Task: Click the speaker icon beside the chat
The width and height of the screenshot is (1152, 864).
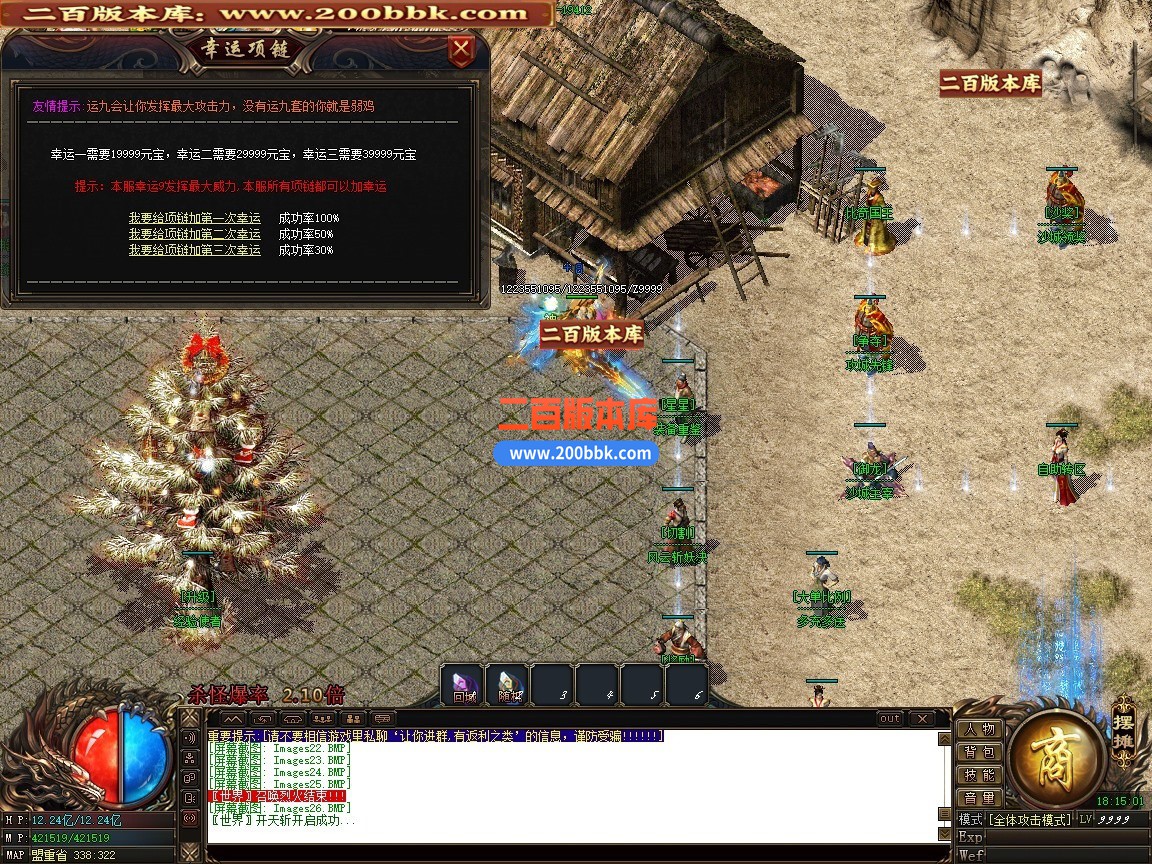Action: (x=190, y=738)
